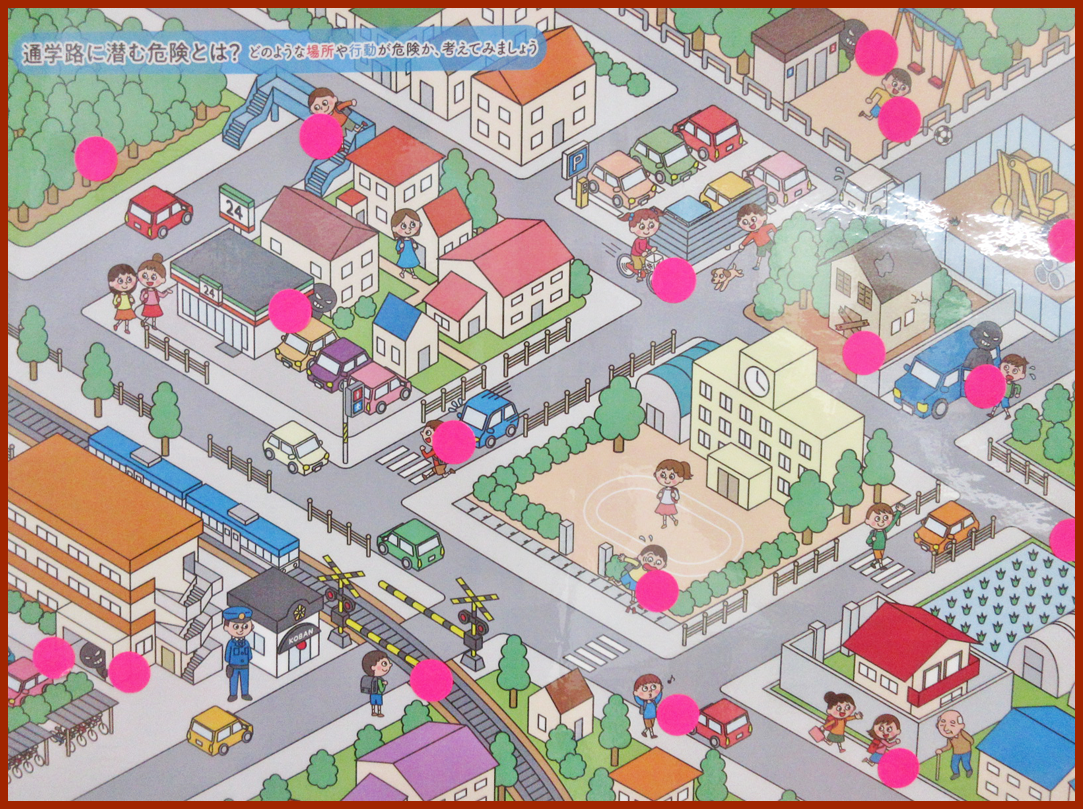Click the marker on the abandoned broken house
Screen dimensions: 1083x809
[864, 352]
